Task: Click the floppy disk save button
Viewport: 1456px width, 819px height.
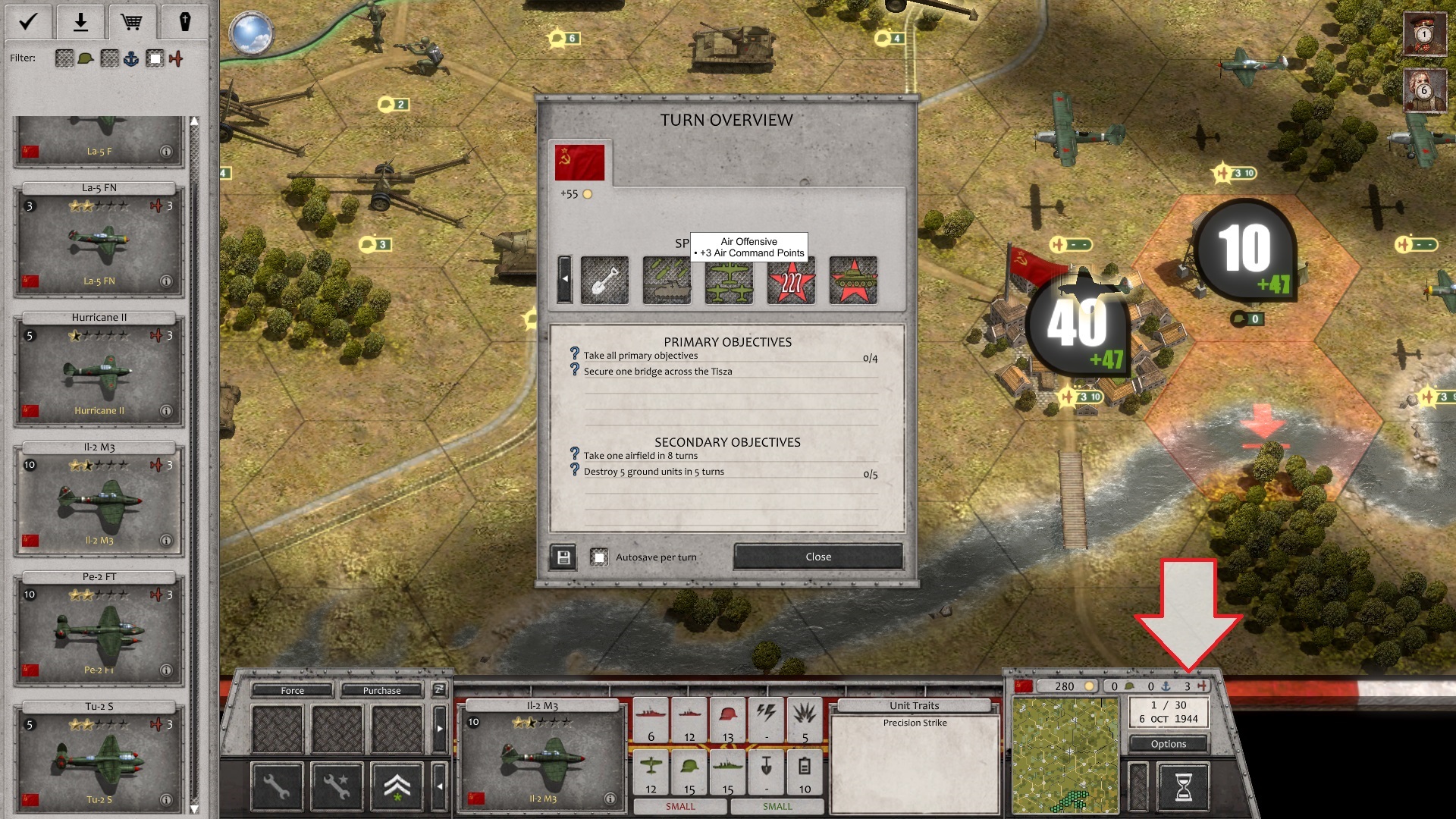Action: [x=563, y=557]
